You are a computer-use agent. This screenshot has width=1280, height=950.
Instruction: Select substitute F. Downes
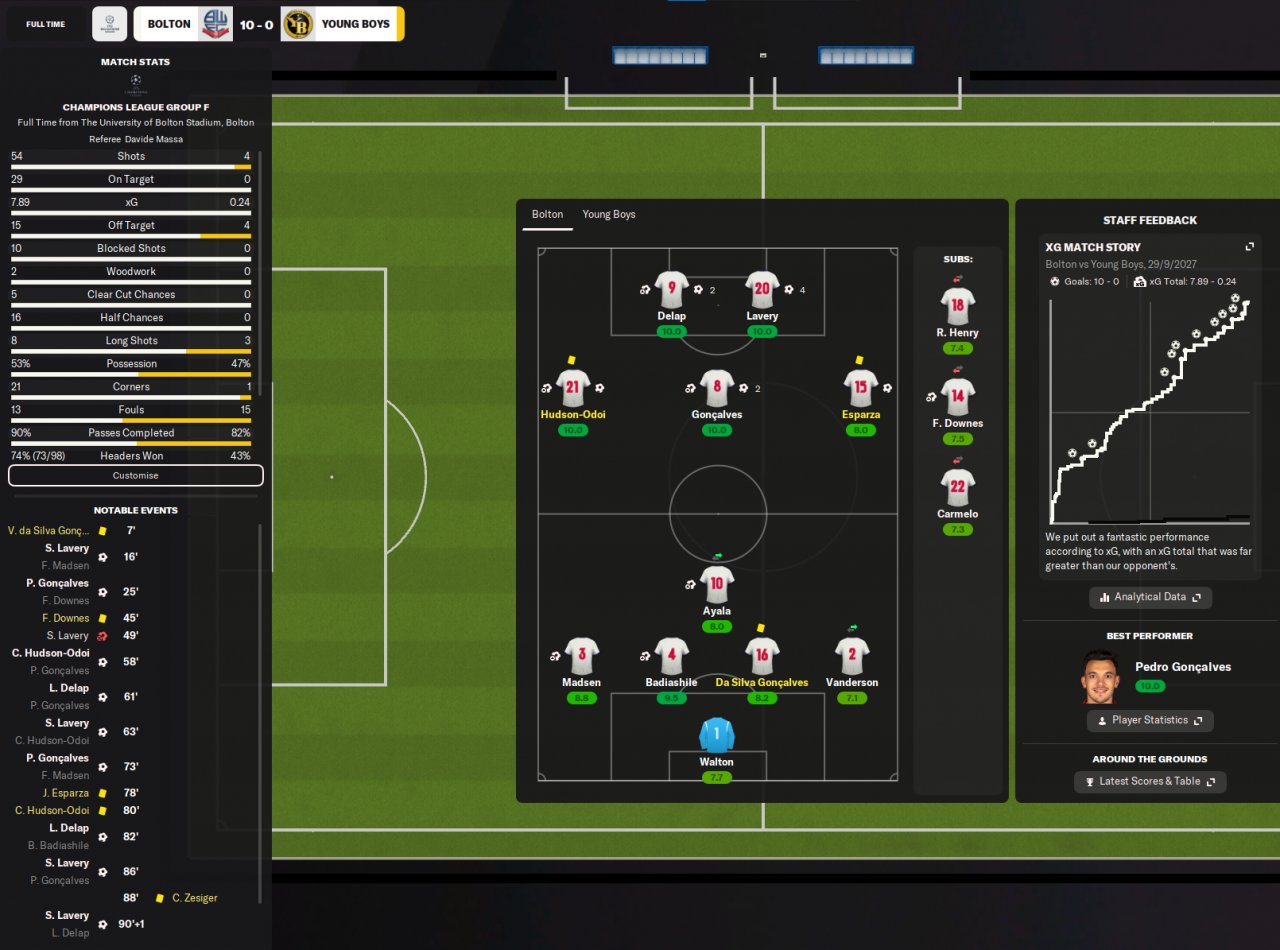click(x=957, y=397)
